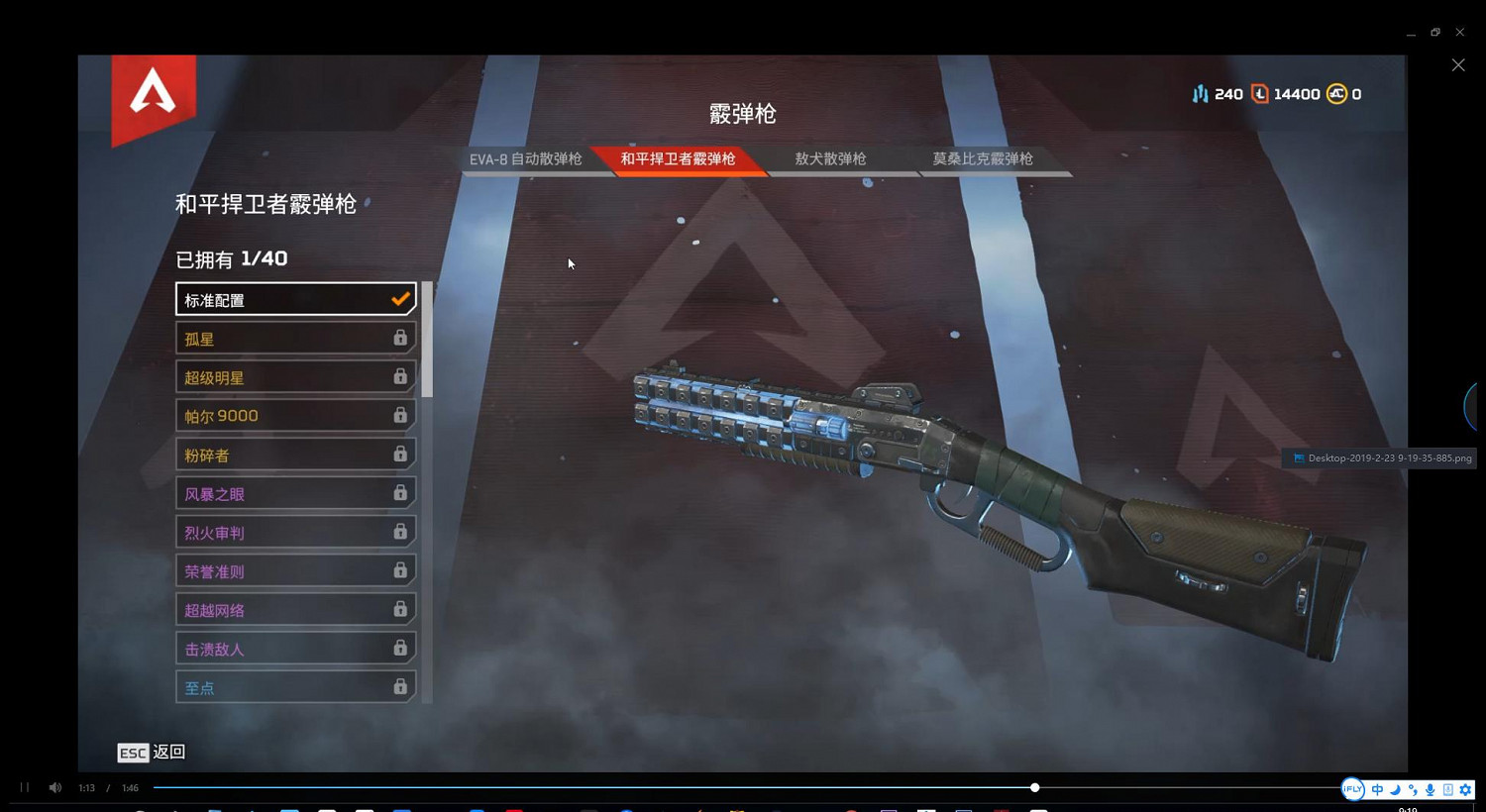The width and height of the screenshot is (1486, 812).
Task: Toggle handwriting input on the iFLY toolbar
Action: [x=1448, y=789]
